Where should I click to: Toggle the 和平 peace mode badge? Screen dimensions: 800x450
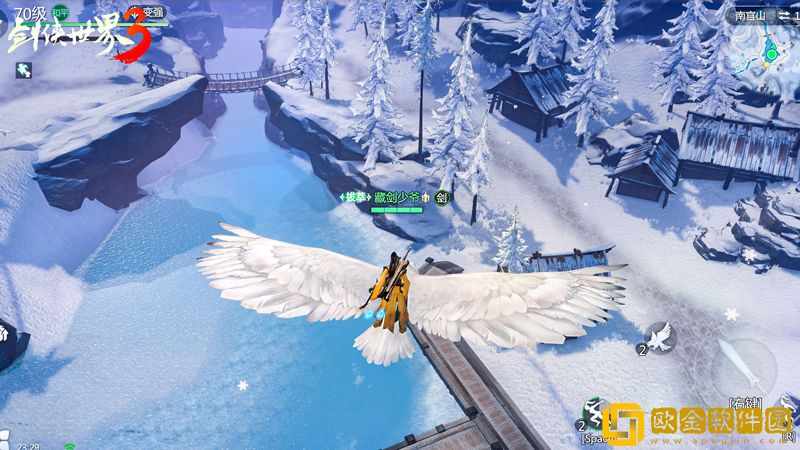click(61, 13)
